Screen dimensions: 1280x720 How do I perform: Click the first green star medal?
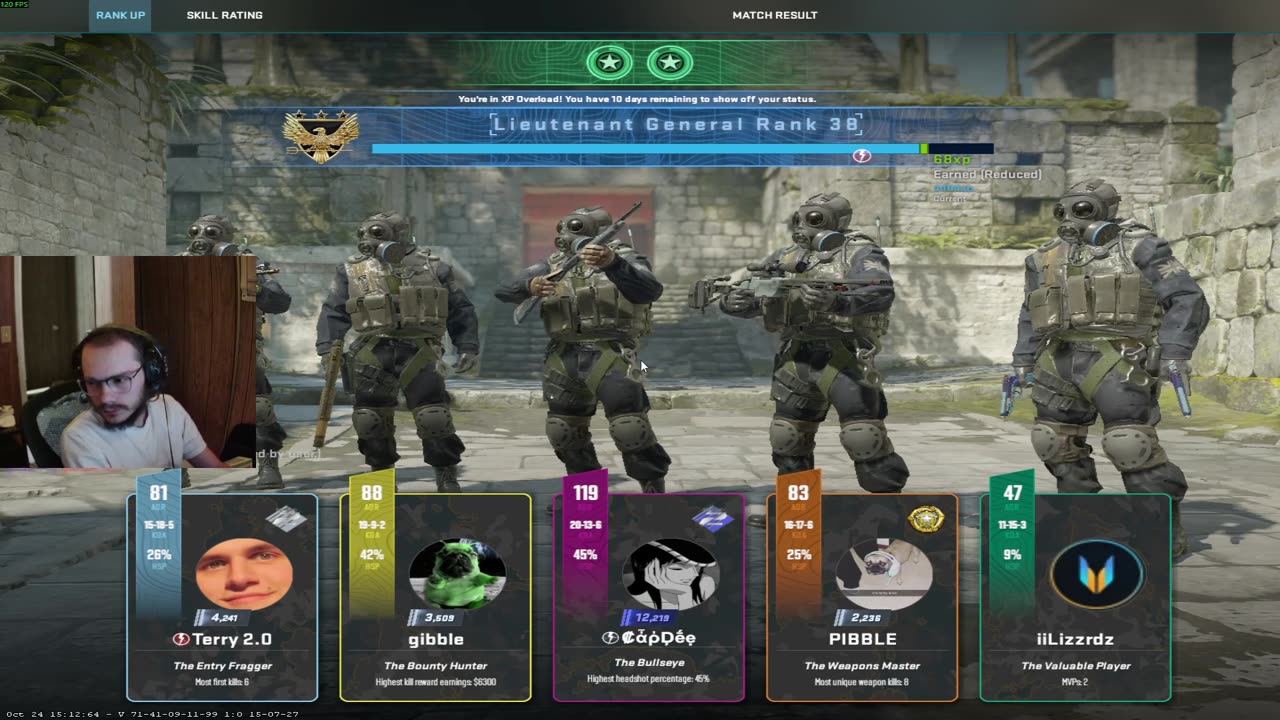(x=609, y=63)
